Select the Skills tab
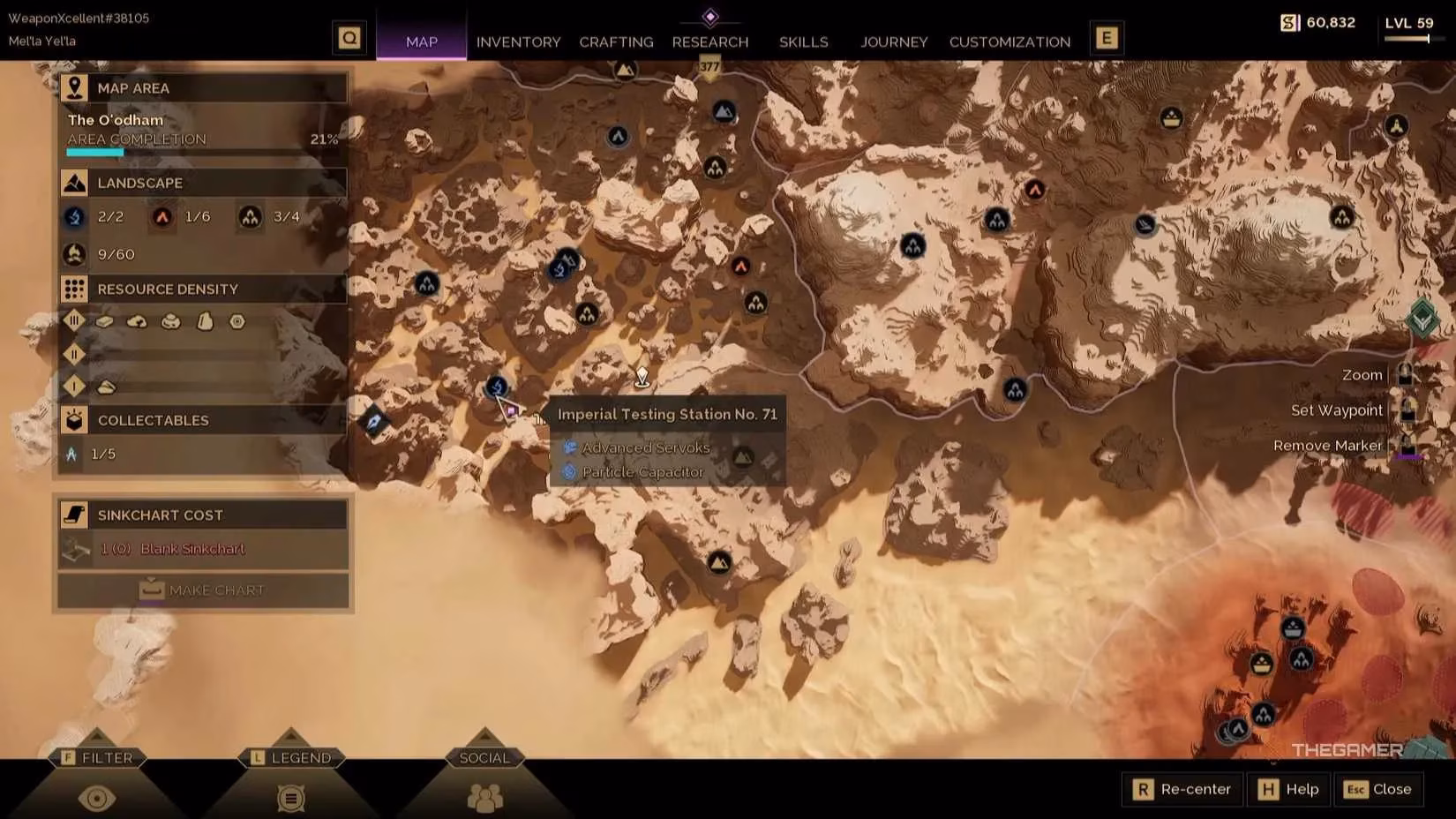Image resolution: width=1456 pixels, height=819 pixels. click(803, 41)
